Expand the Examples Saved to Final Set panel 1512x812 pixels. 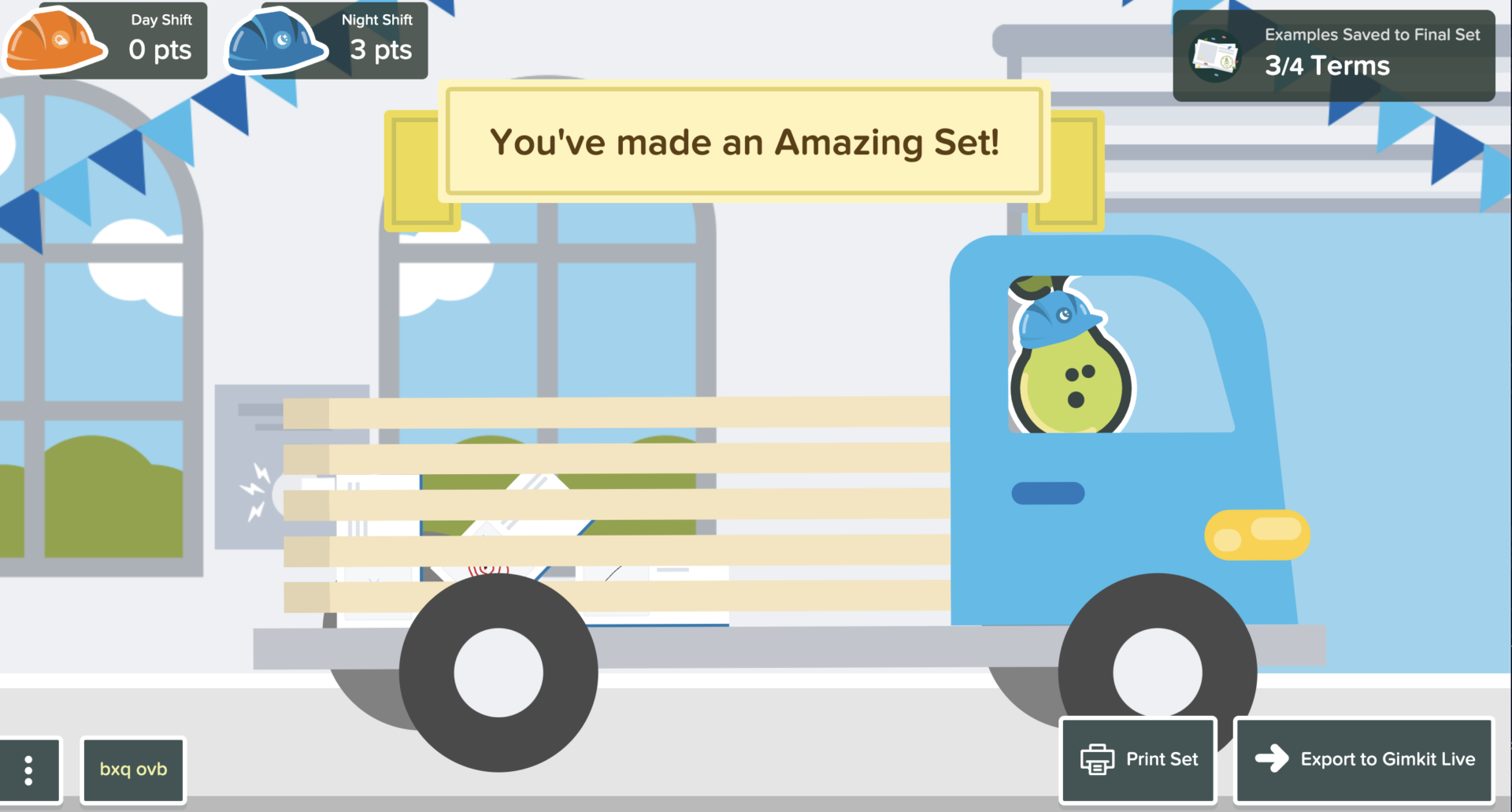click(x=1335, y=54)
